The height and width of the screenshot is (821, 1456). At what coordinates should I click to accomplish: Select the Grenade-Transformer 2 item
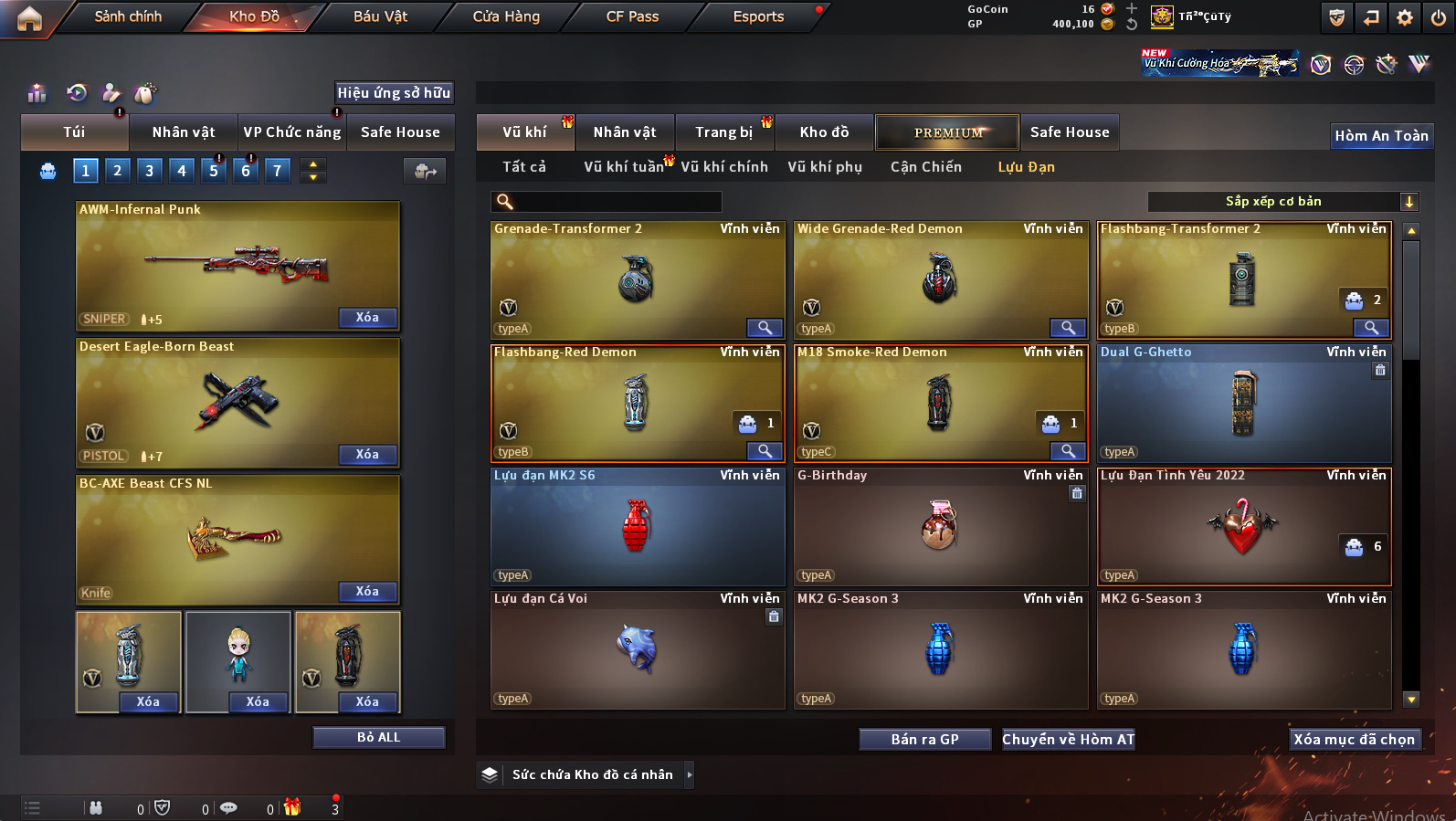[637, 280]
